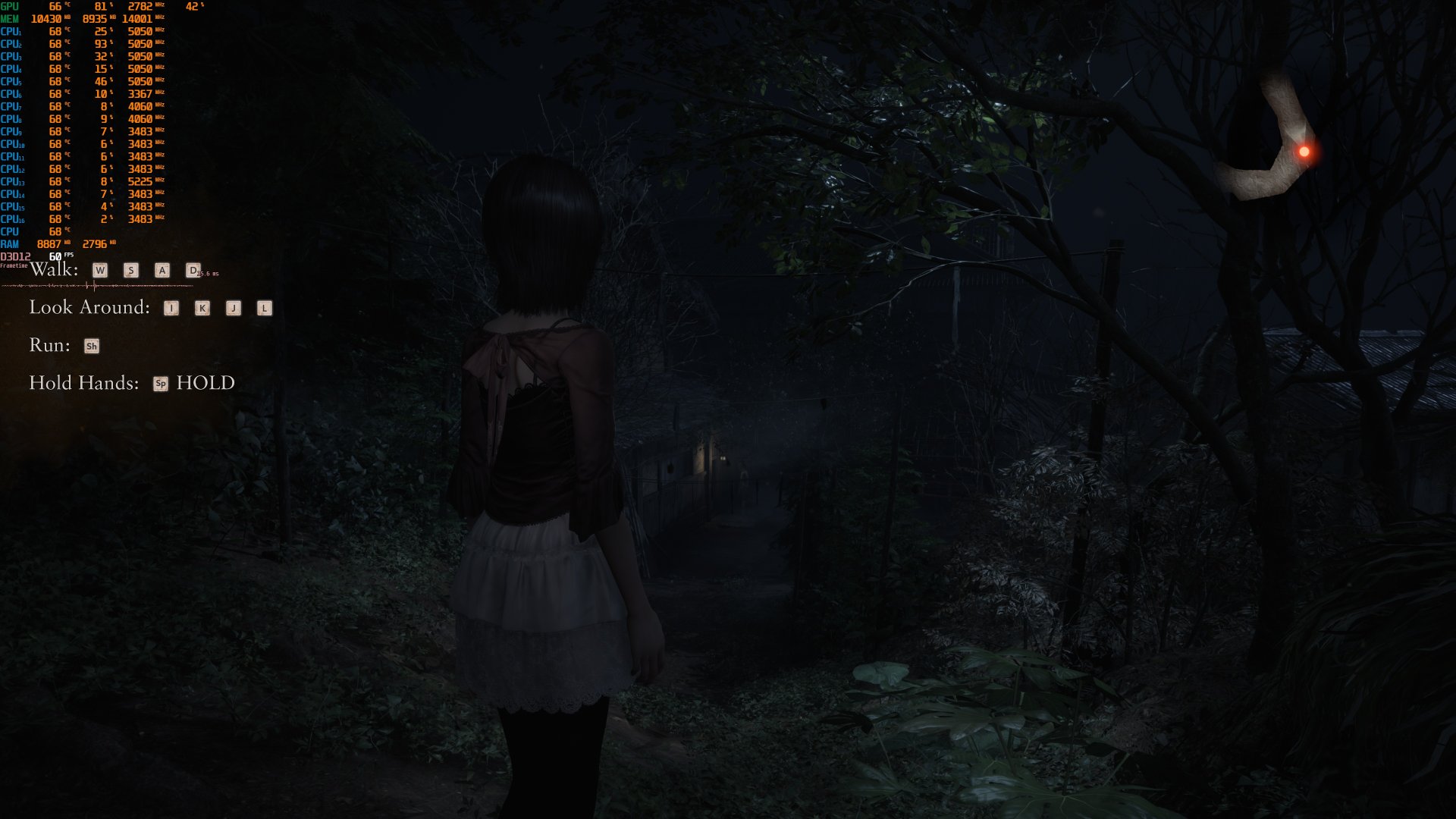
Task: Click the Sh key icon next to Run
Action: click(x=91, y=346)
